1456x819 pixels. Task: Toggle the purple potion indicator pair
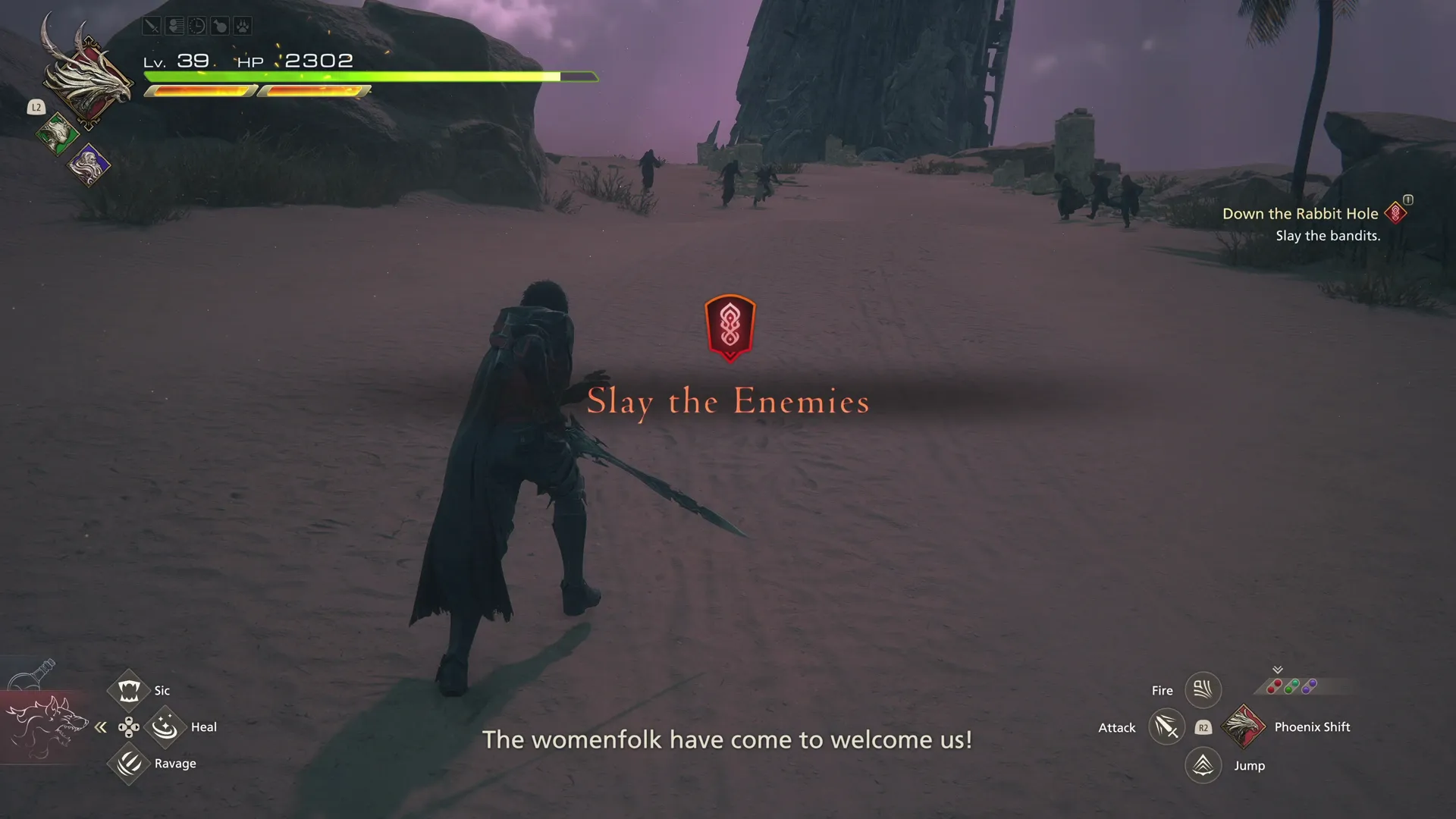click(1308, 685)
